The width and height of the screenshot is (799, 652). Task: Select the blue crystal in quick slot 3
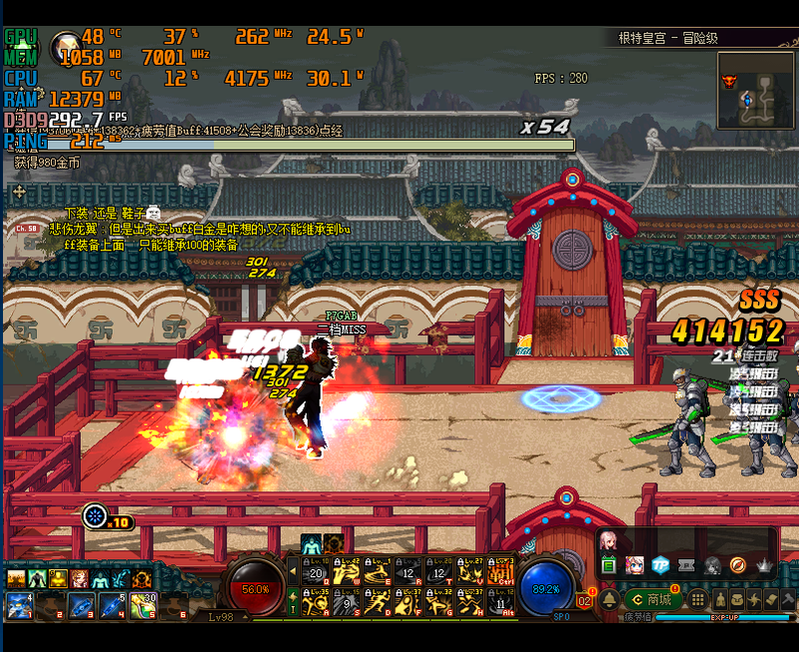click(81, 605)
